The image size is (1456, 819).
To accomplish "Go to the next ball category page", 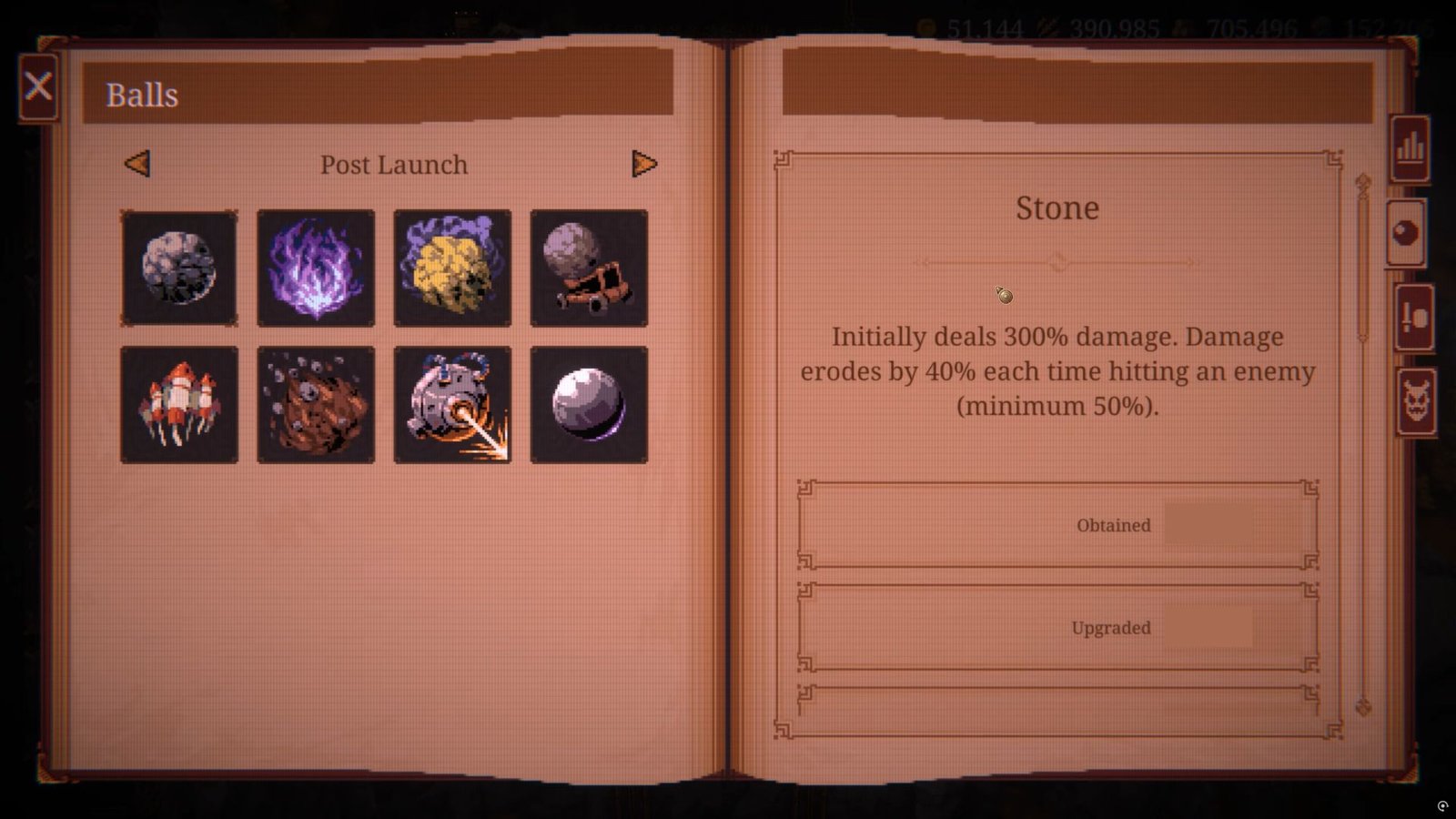I will [x=644, y=164].
